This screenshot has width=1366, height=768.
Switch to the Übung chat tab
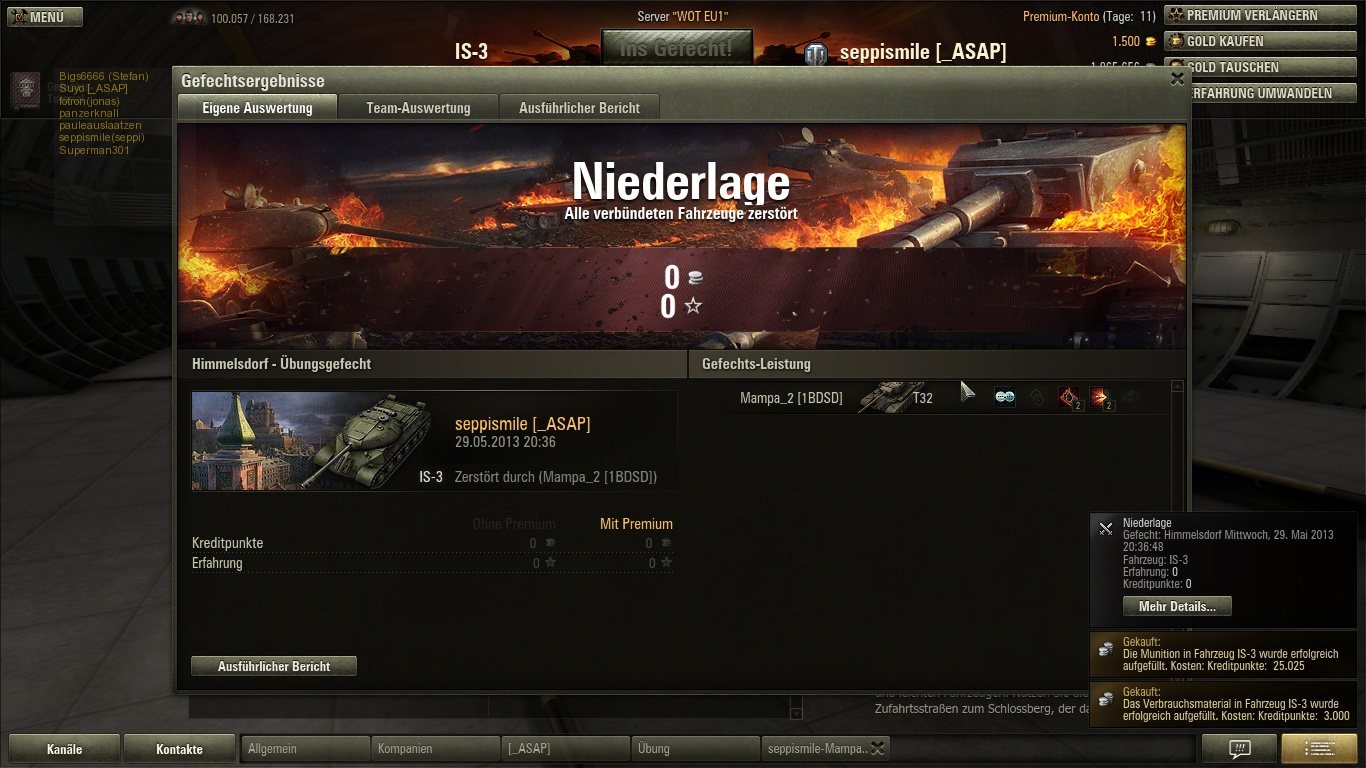click(x=695, y=749)
